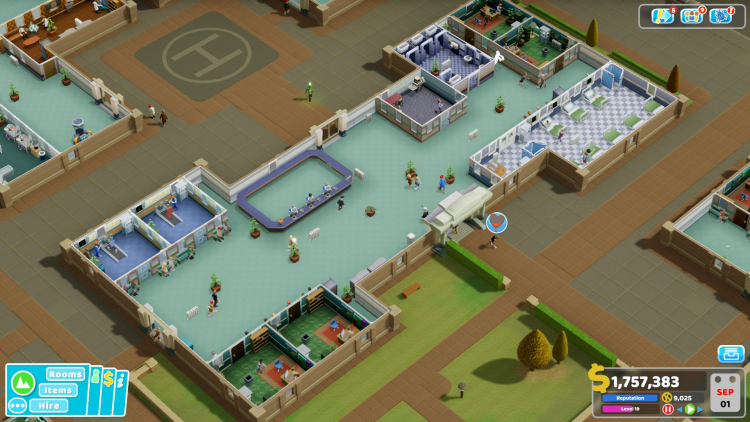Pause the game with the red pause button

668,409
